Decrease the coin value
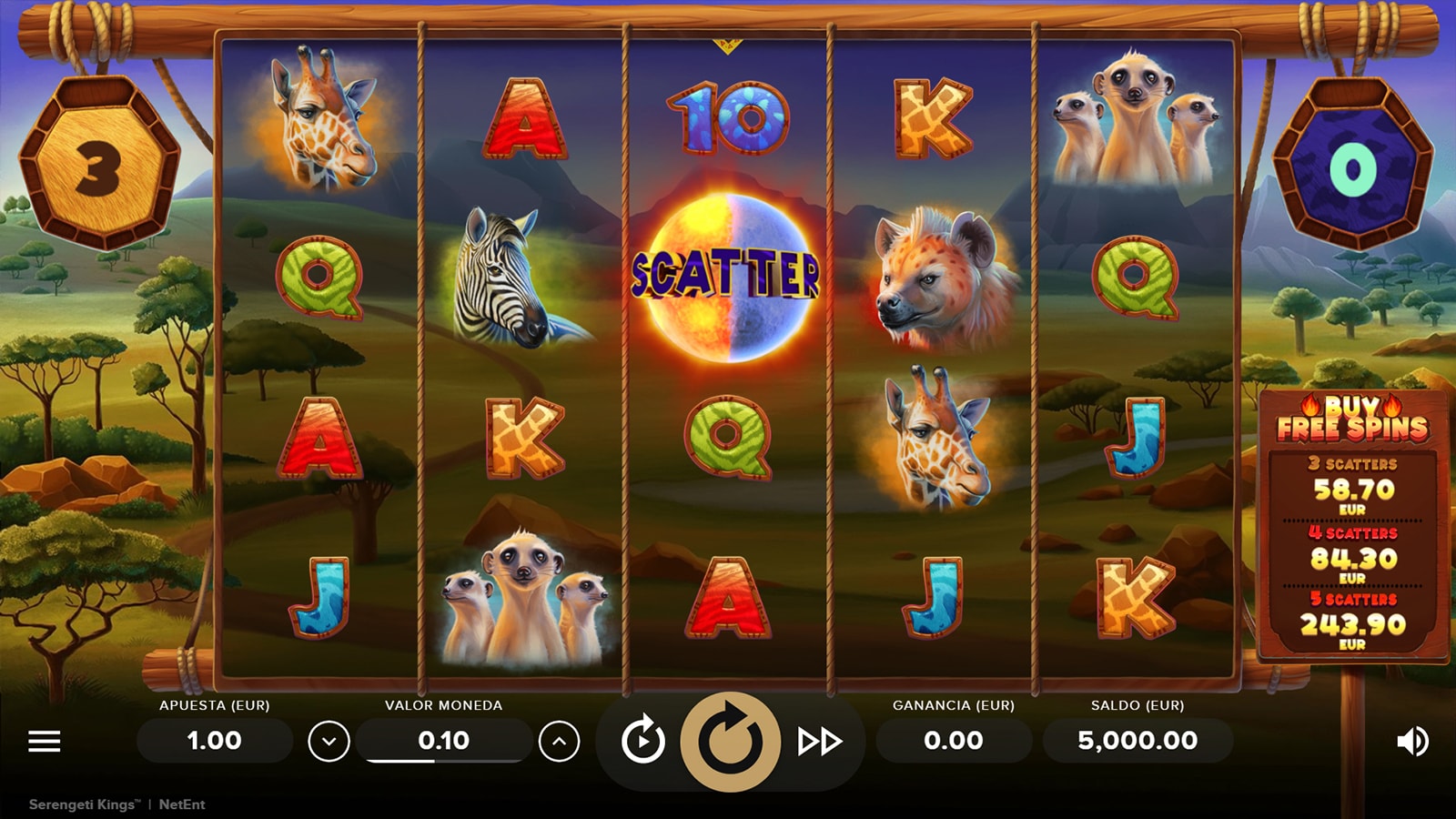This screenshot has height=819, width=1456. pyautogui.click(x=329, y=742)
